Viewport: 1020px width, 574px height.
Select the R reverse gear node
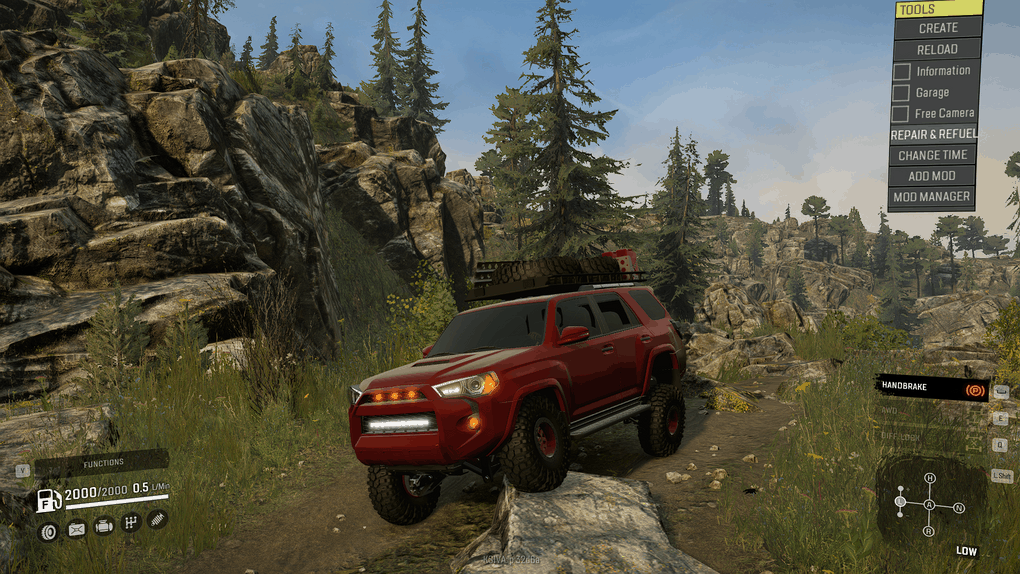point(929,530)
